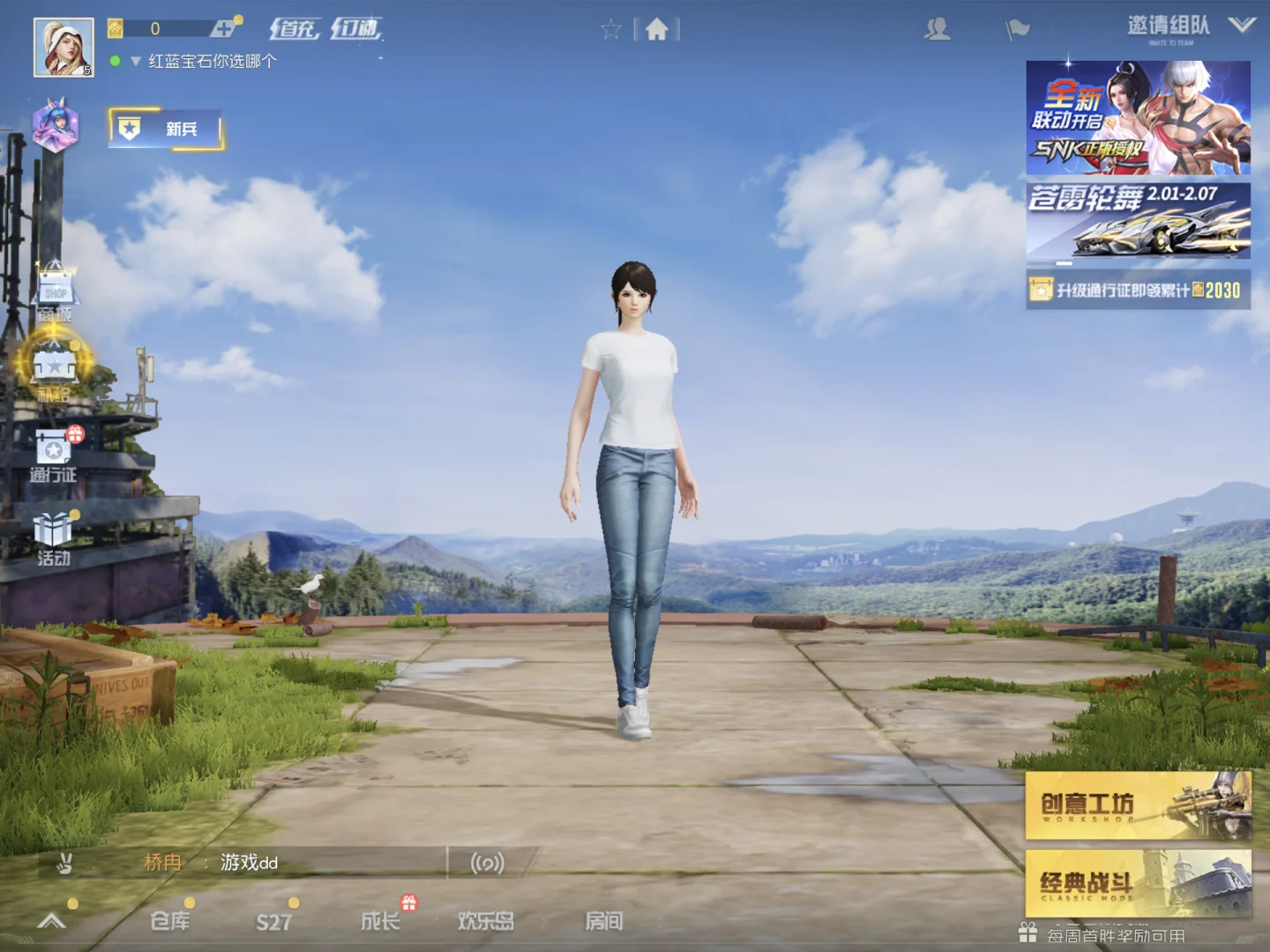
Task: Click the green online status dot
Action: click(114, 62)
